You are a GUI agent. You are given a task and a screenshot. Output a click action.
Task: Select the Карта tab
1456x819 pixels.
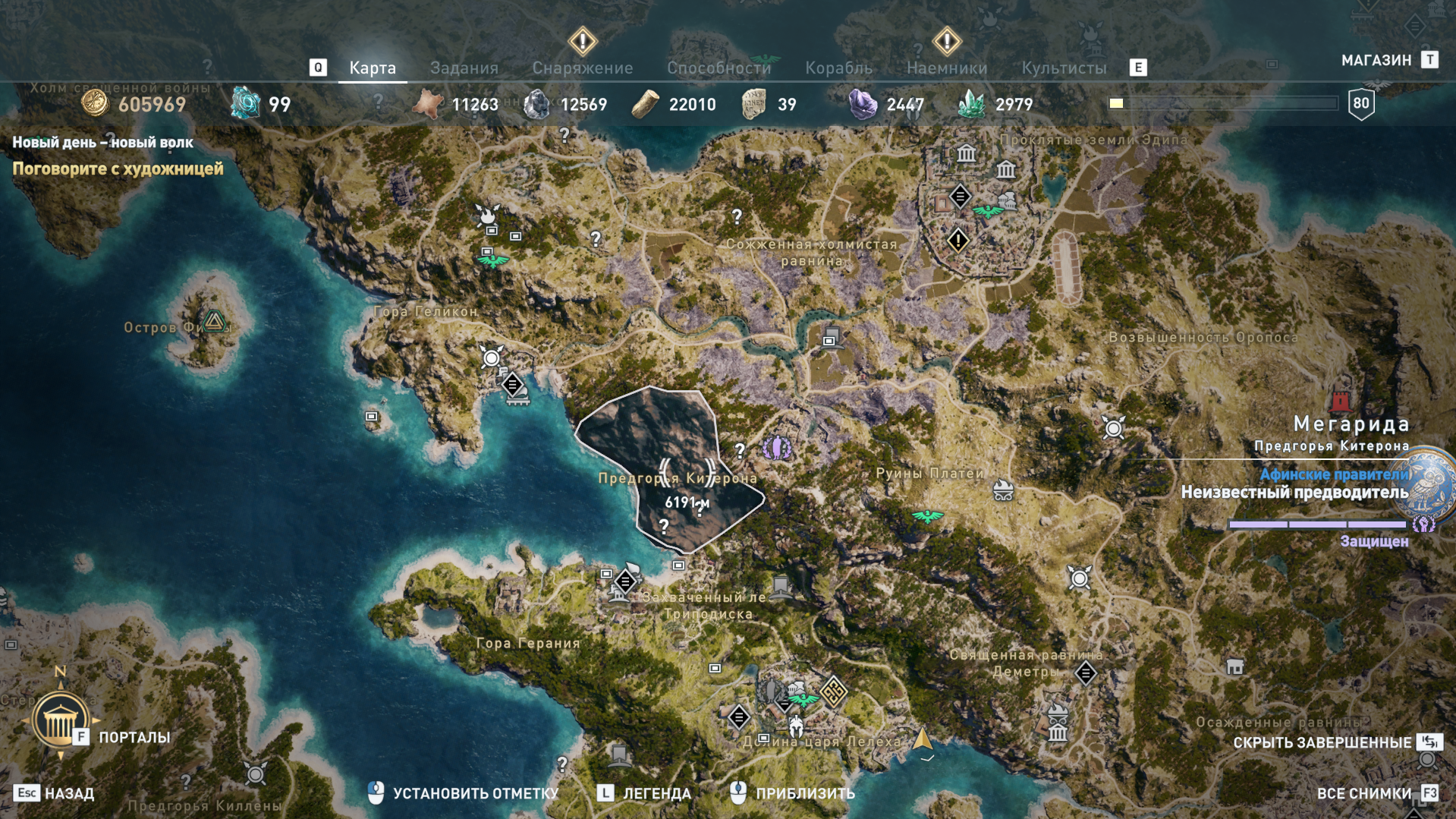coord(372,68)
